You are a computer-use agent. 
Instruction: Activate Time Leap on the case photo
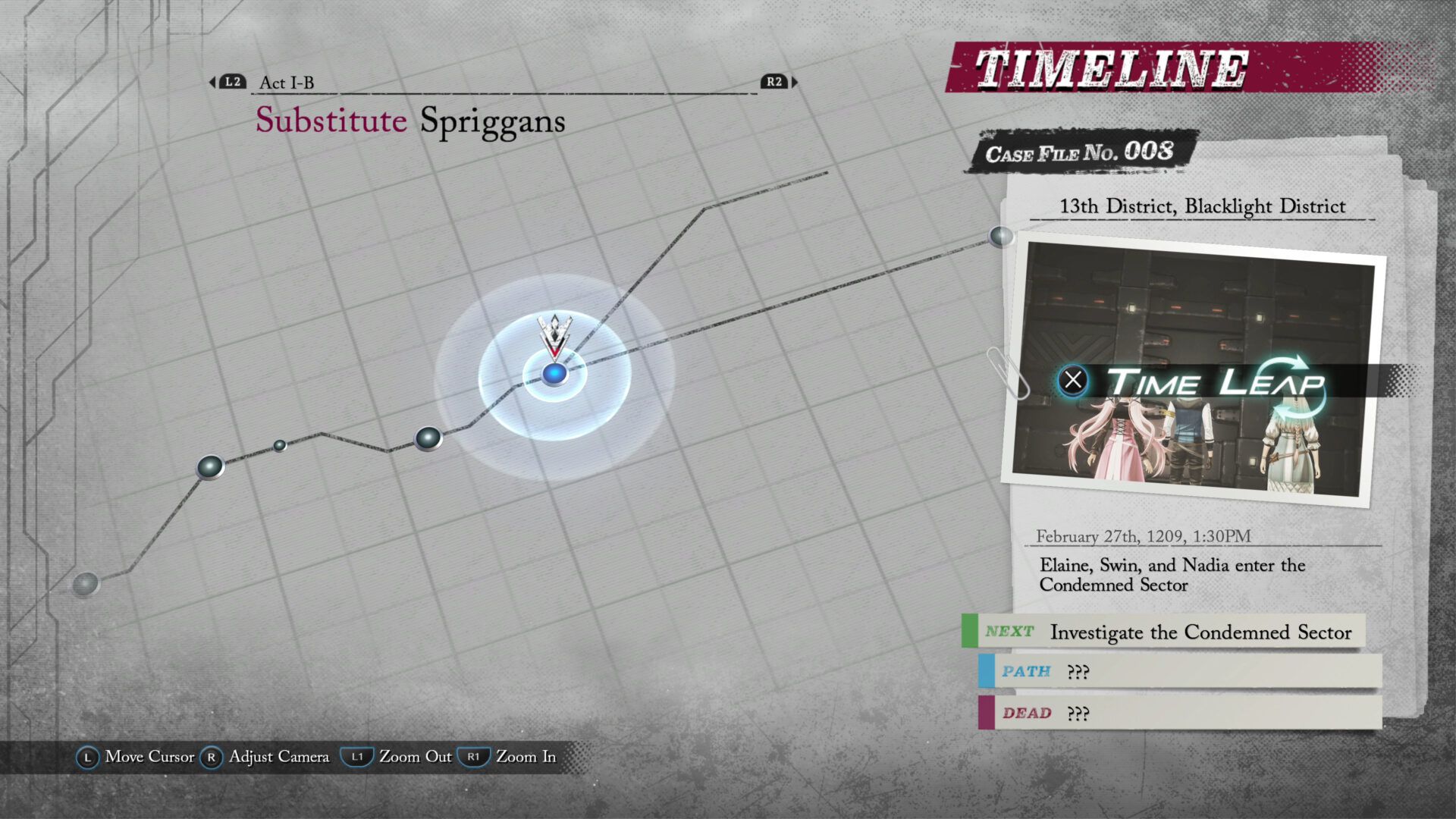click(1192, 381)
